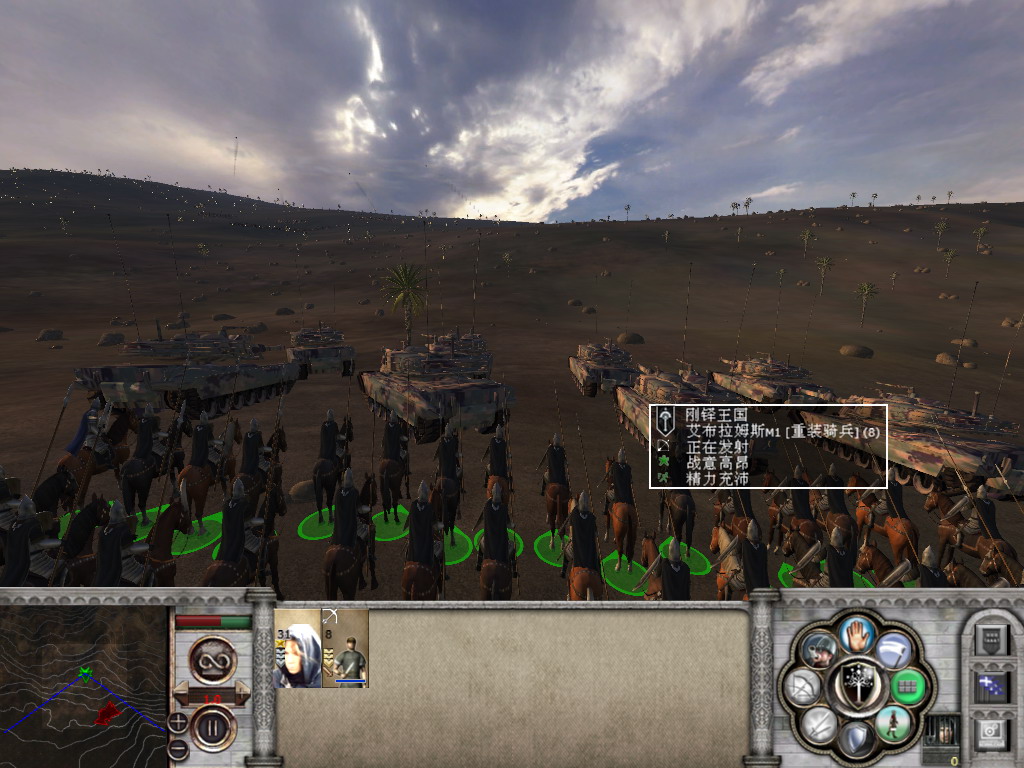The width and height of the screenshot is (1024, 768).
Task: Zoom out the battle minimap
Action: [x=177, y=747]
